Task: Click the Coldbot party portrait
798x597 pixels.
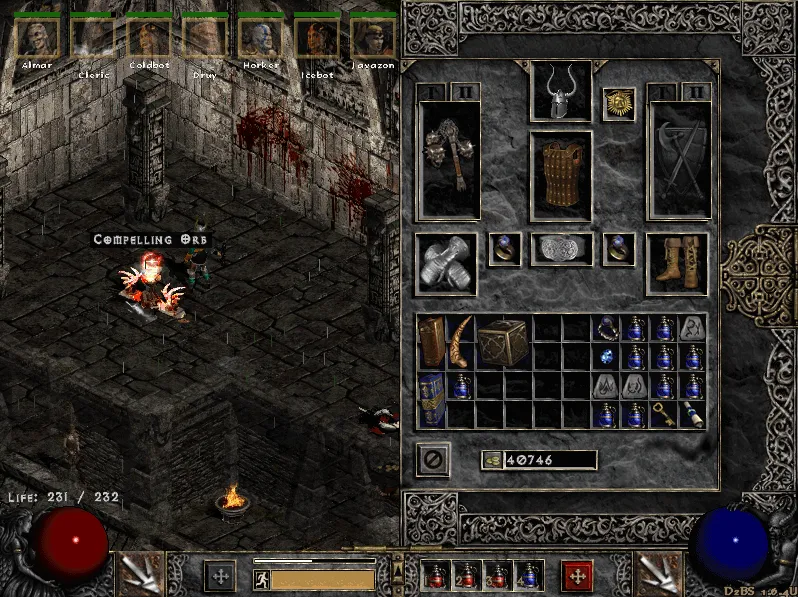Action: [x=148, y=36]
